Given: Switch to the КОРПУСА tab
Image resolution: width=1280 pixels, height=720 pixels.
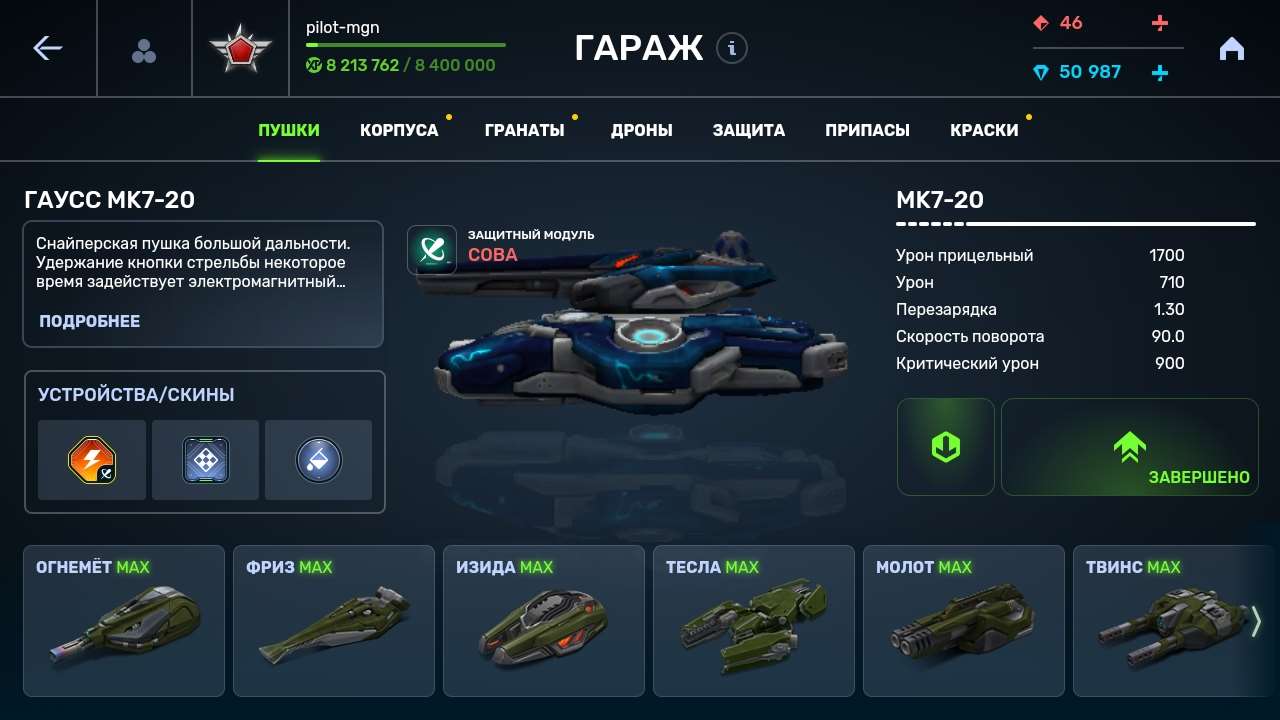Looking at the screenshot, I should [399, 129].
